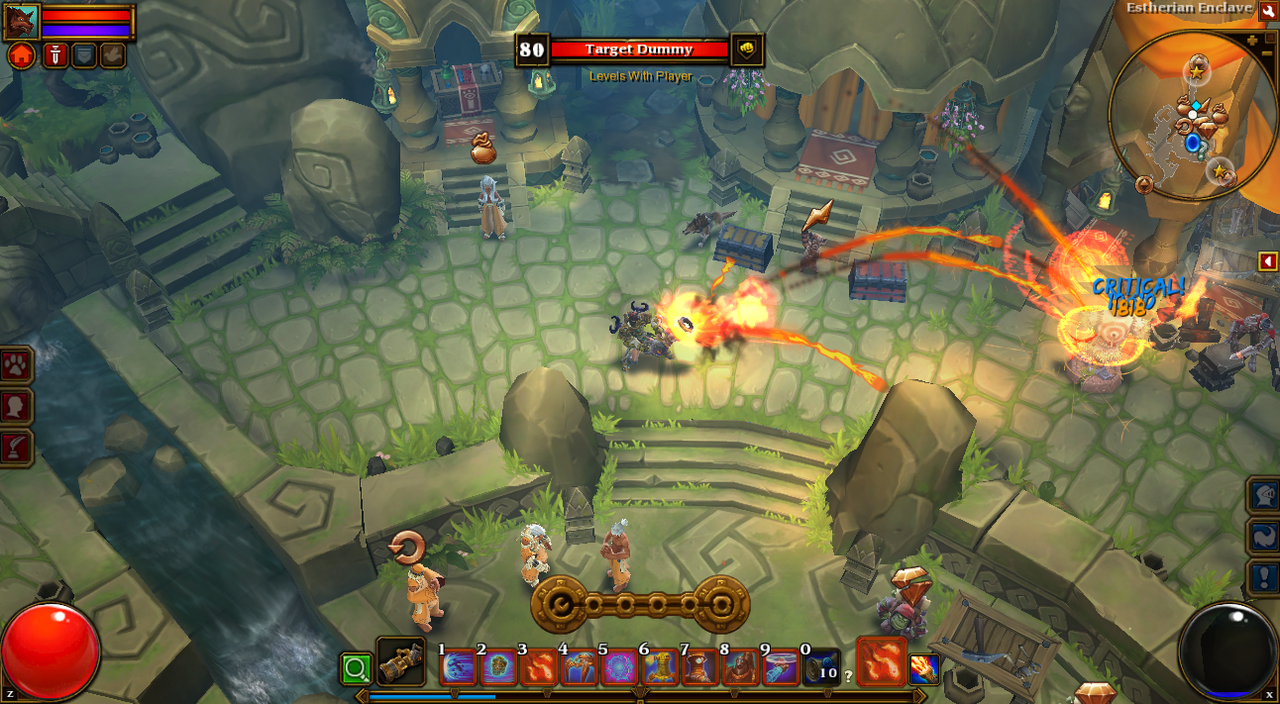Select the wolf pet portrait
Viewport: 1280px width, 704px height.
pyautogui.click(x=21, y=21)
